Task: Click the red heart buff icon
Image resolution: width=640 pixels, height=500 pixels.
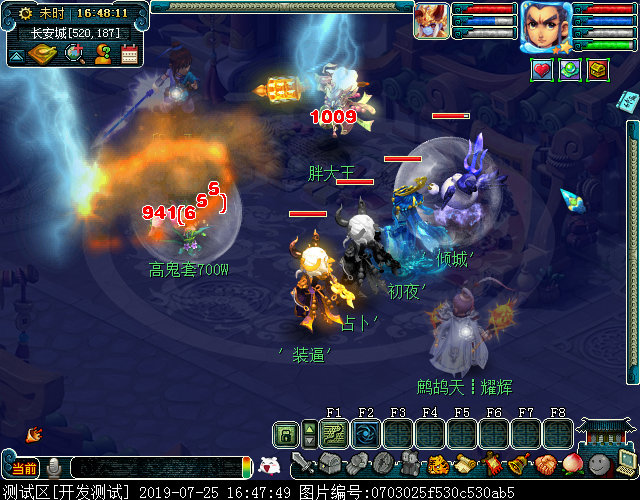Action: tap(542, 70)
